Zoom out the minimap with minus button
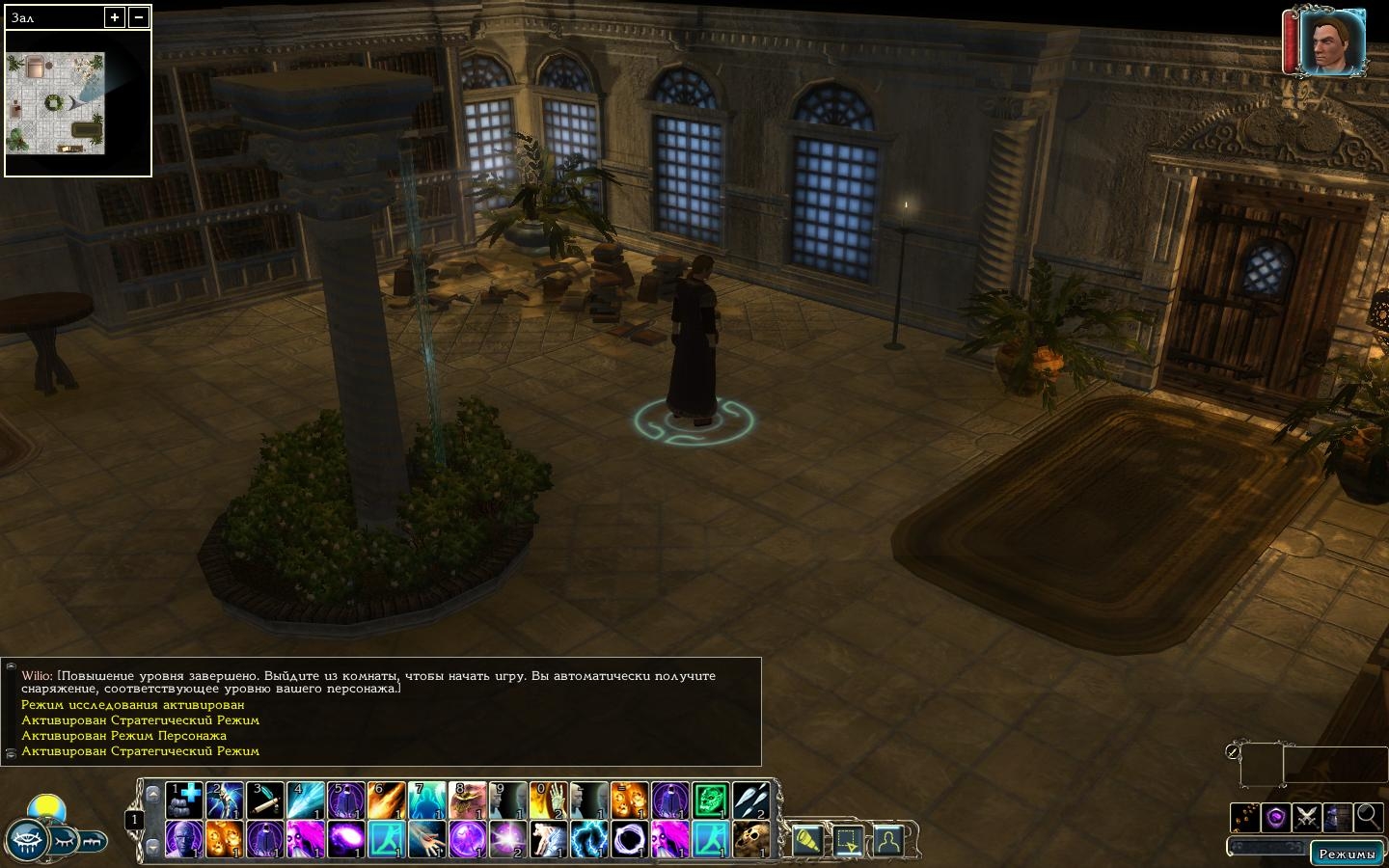 (139, 17)
